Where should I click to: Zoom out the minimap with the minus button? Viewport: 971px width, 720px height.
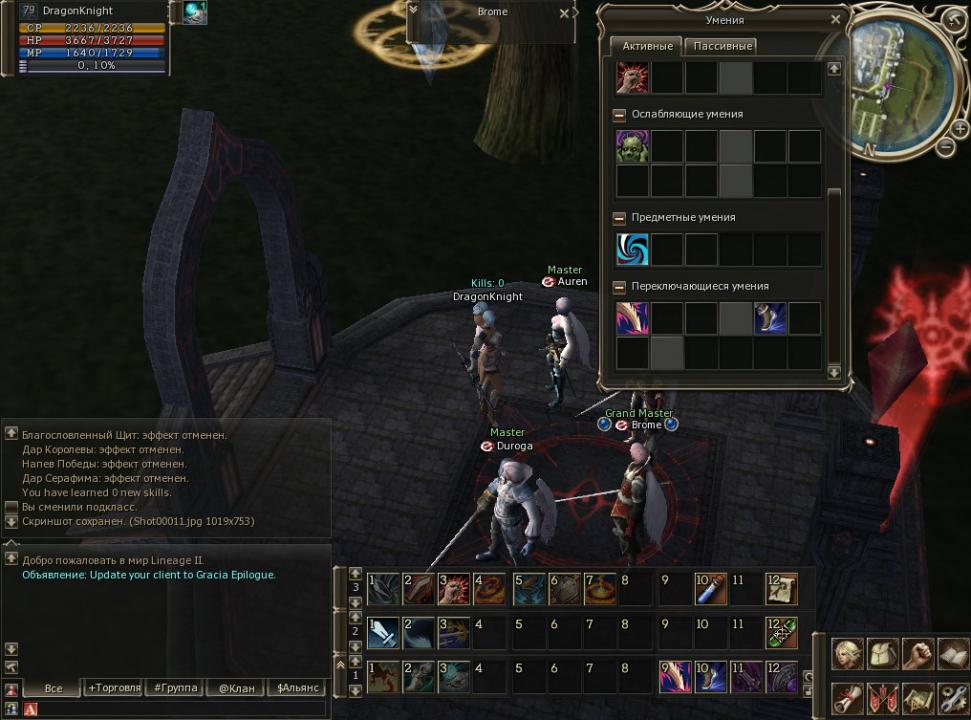tap(945, 148)
